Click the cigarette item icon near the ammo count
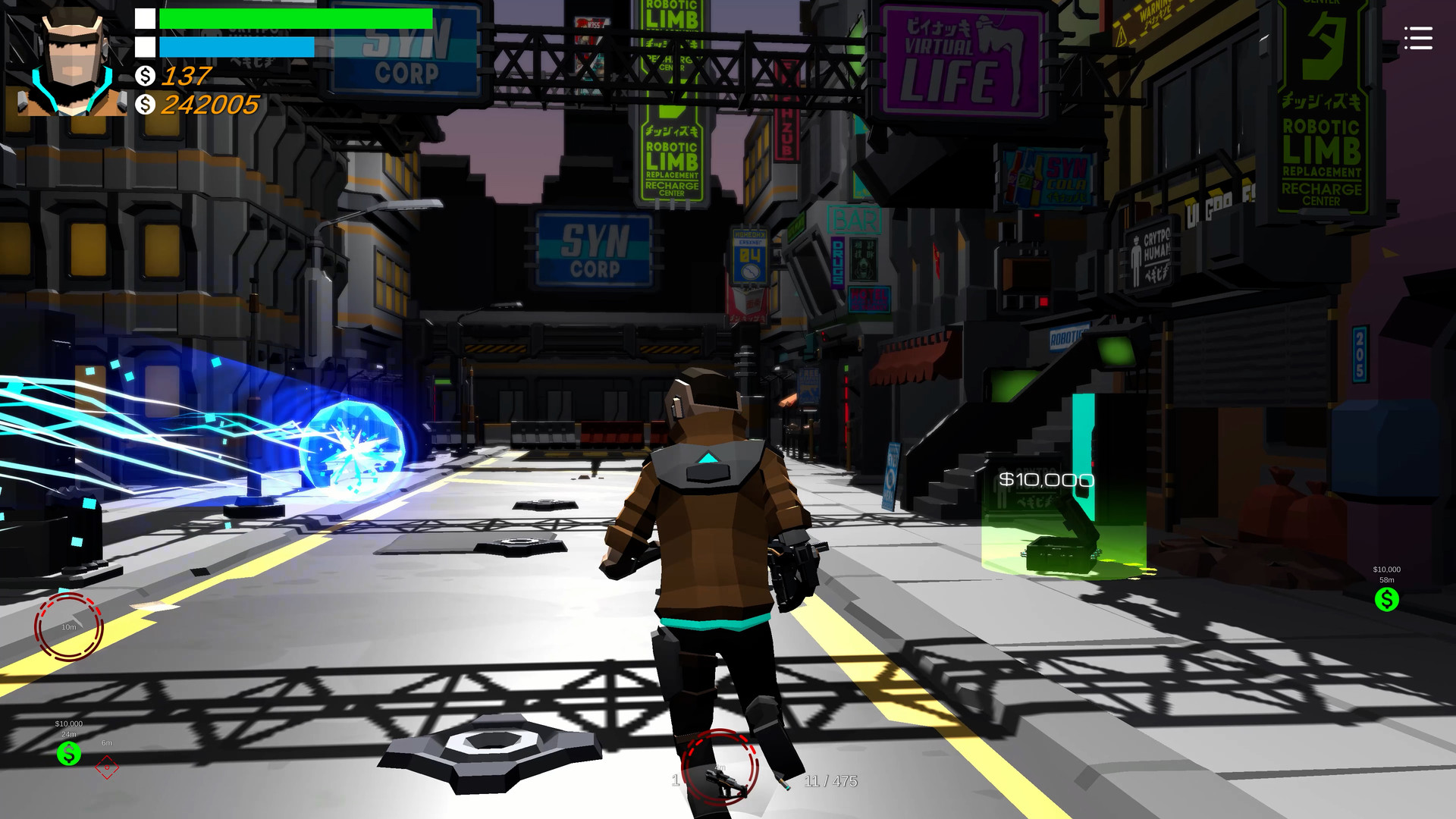 (782, 781)
